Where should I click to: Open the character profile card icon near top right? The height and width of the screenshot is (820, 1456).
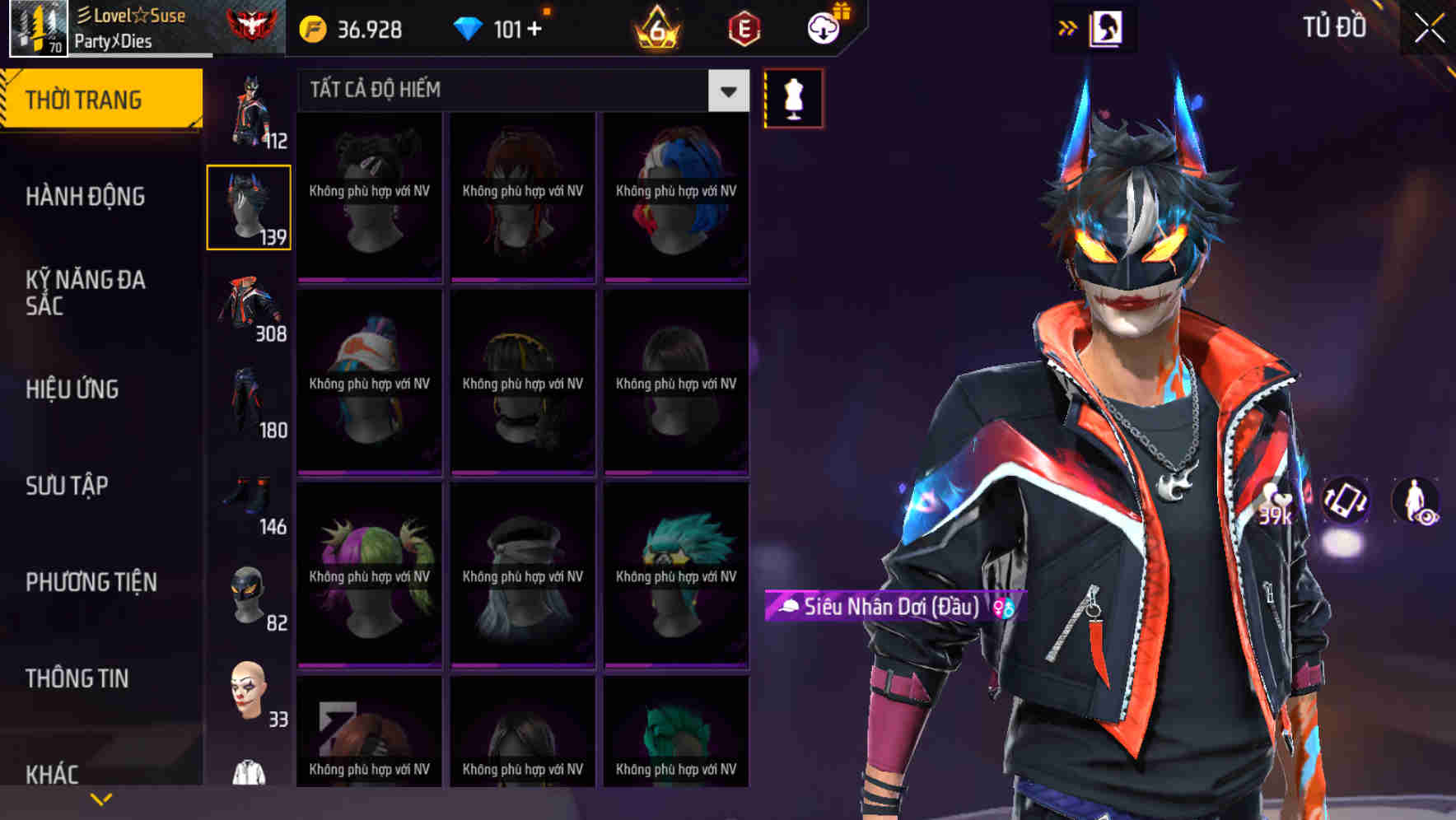(x=1107, y=27)
